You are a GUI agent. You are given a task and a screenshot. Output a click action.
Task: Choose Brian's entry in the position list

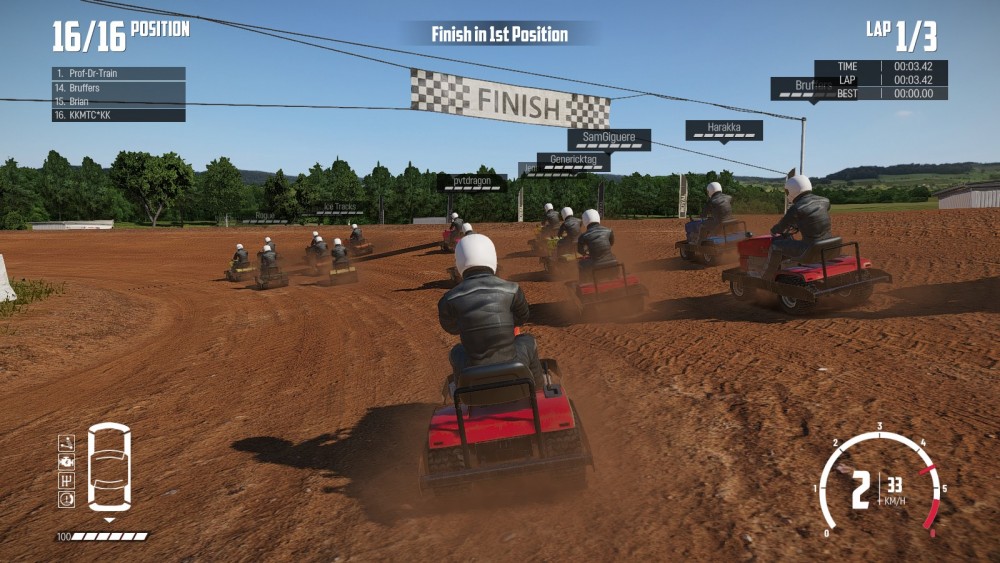[x=118, y=102]
